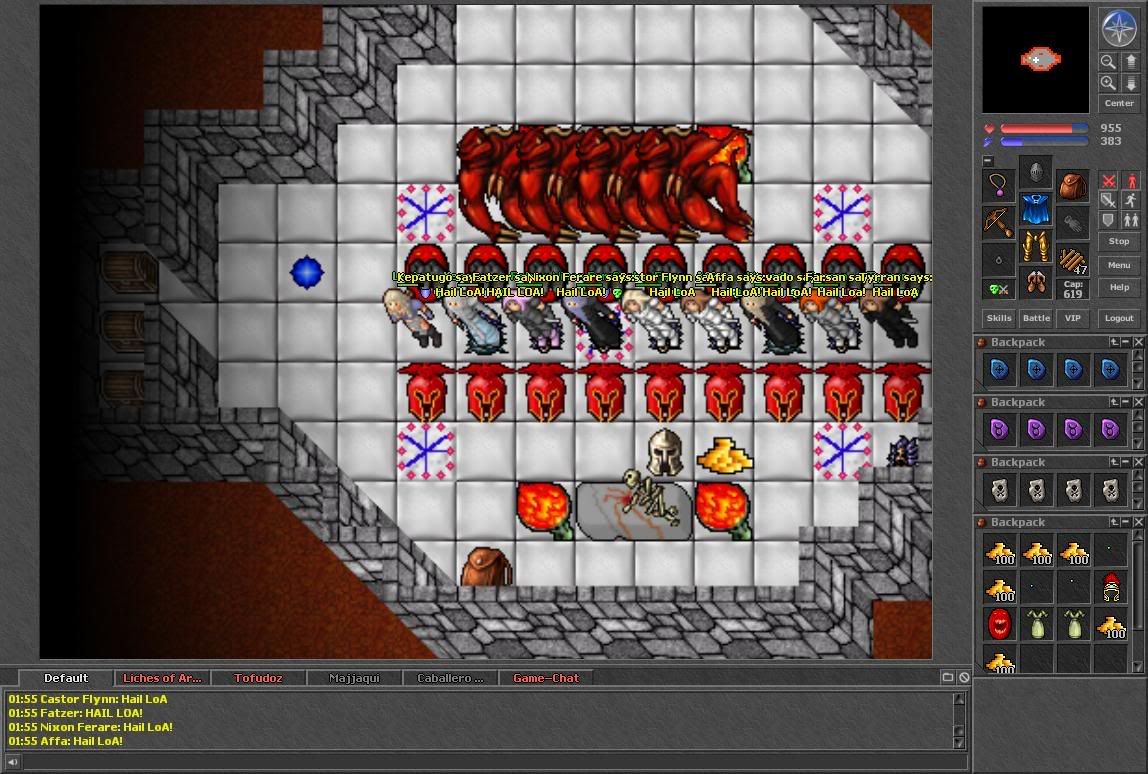This screenshot has height=774, width=1148.
Task: Select the equipped crossbow slot
Action: point(999,222)
